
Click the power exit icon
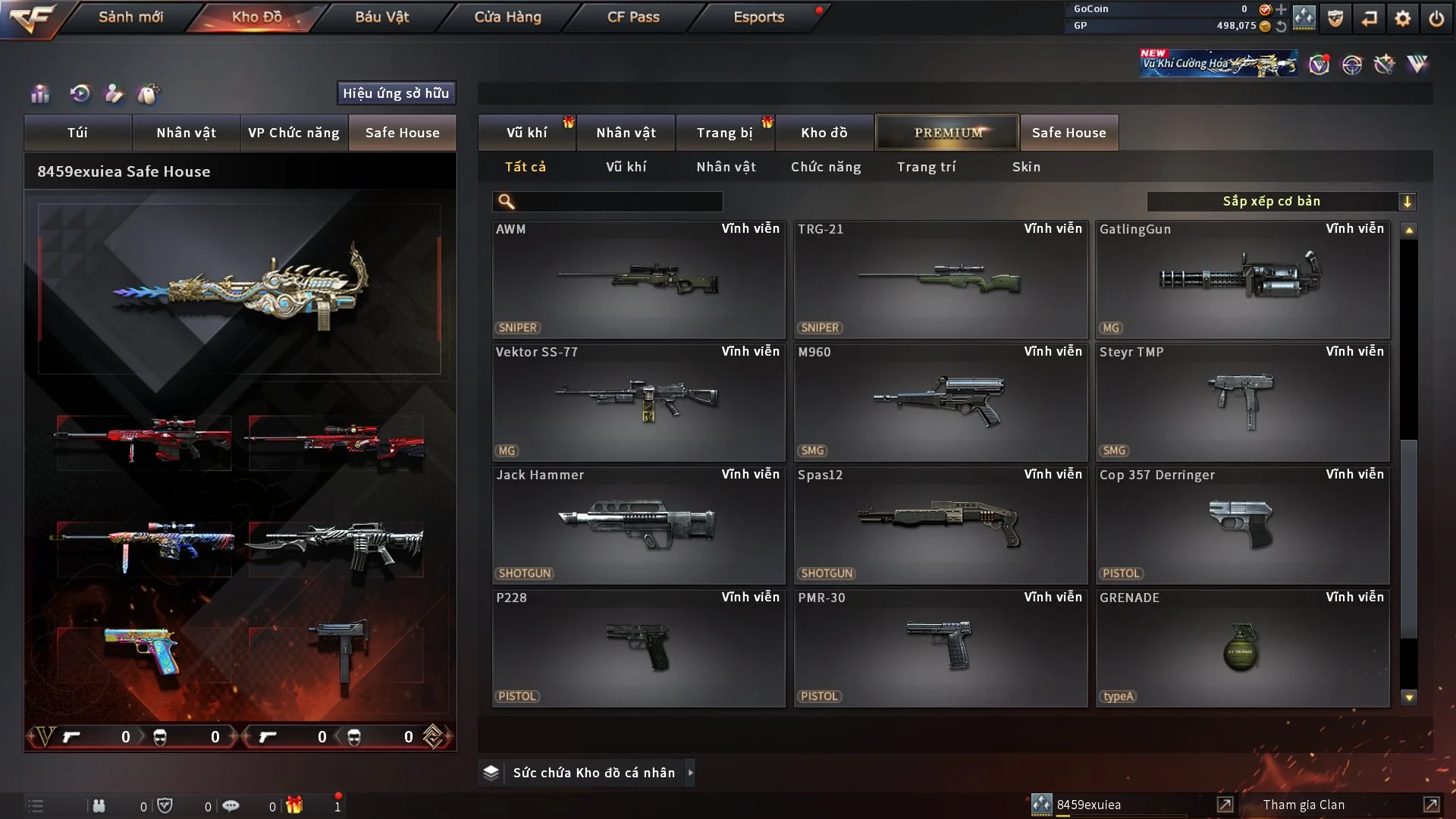(x=1436, y=18)
